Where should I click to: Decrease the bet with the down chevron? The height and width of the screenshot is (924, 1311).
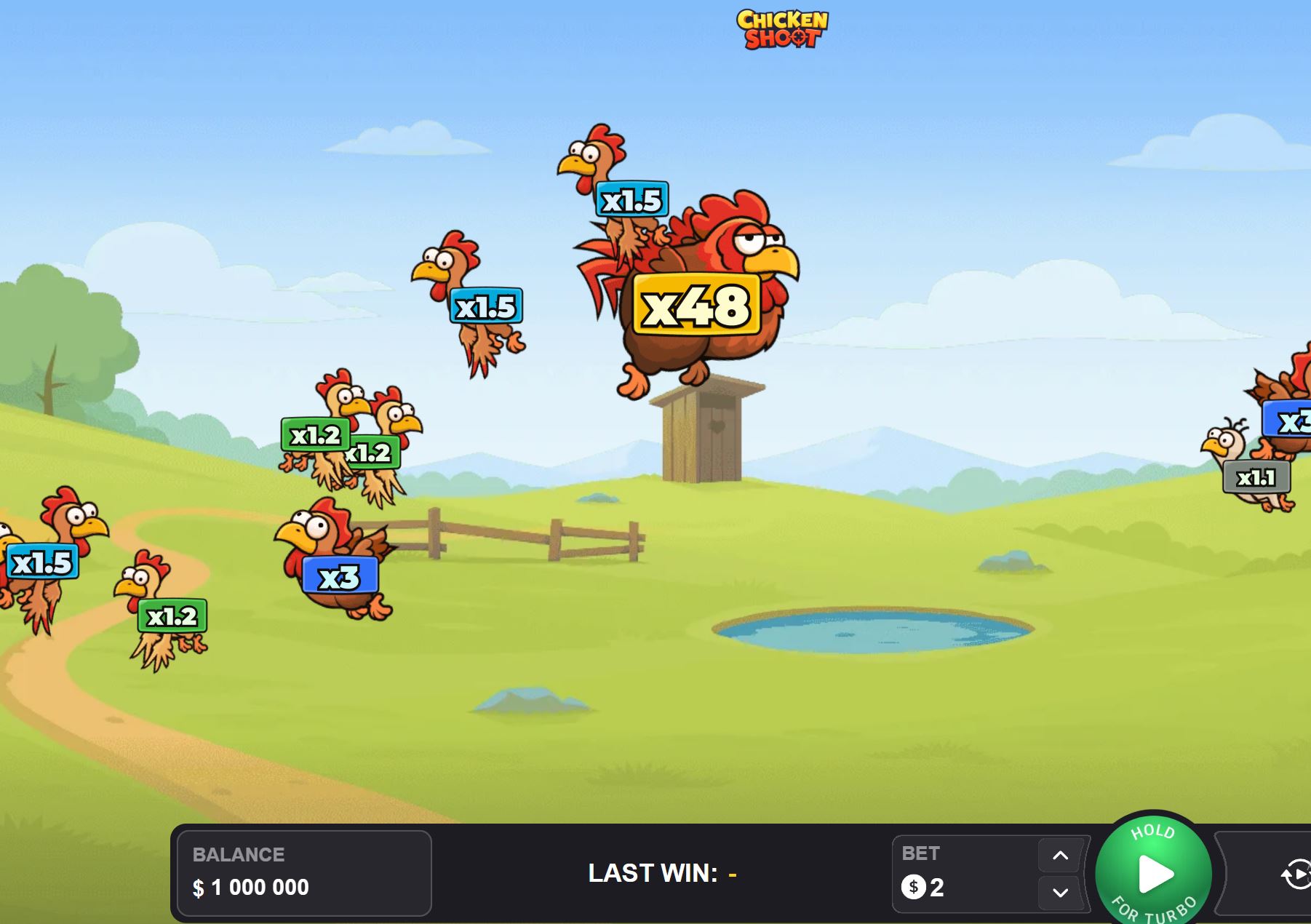(1060, 894)
